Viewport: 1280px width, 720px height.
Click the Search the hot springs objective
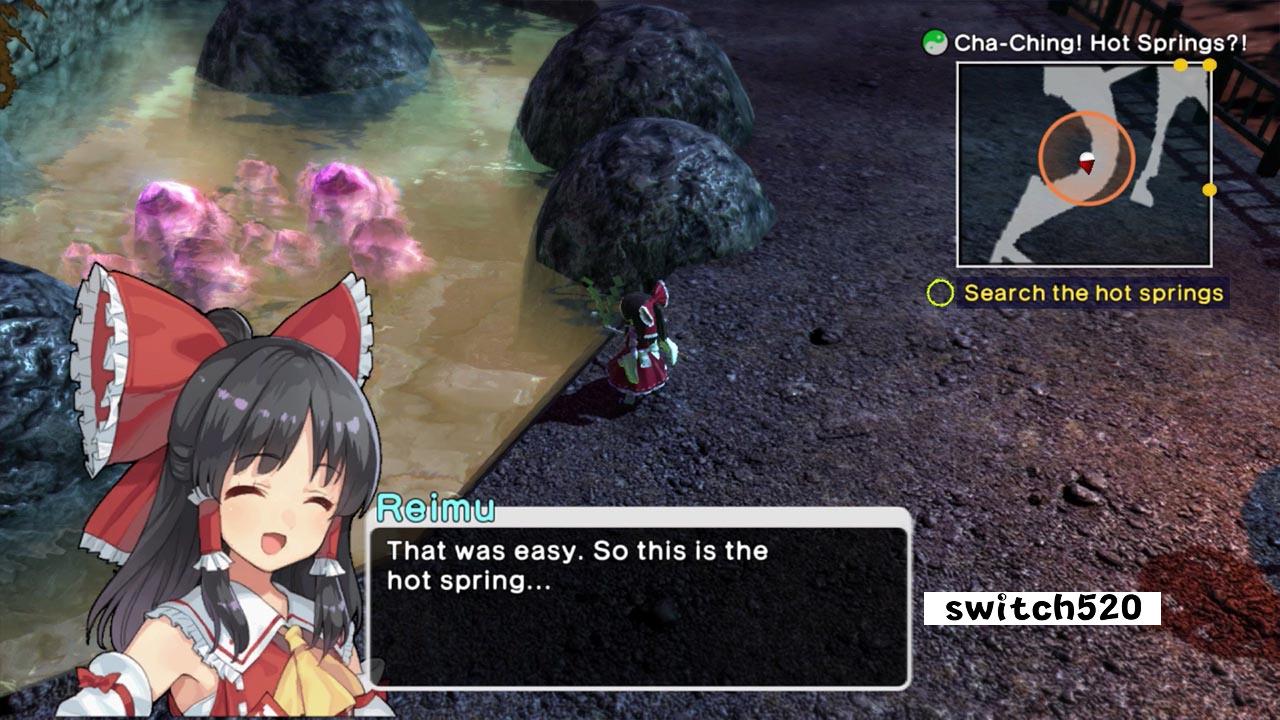[1092, 293]
